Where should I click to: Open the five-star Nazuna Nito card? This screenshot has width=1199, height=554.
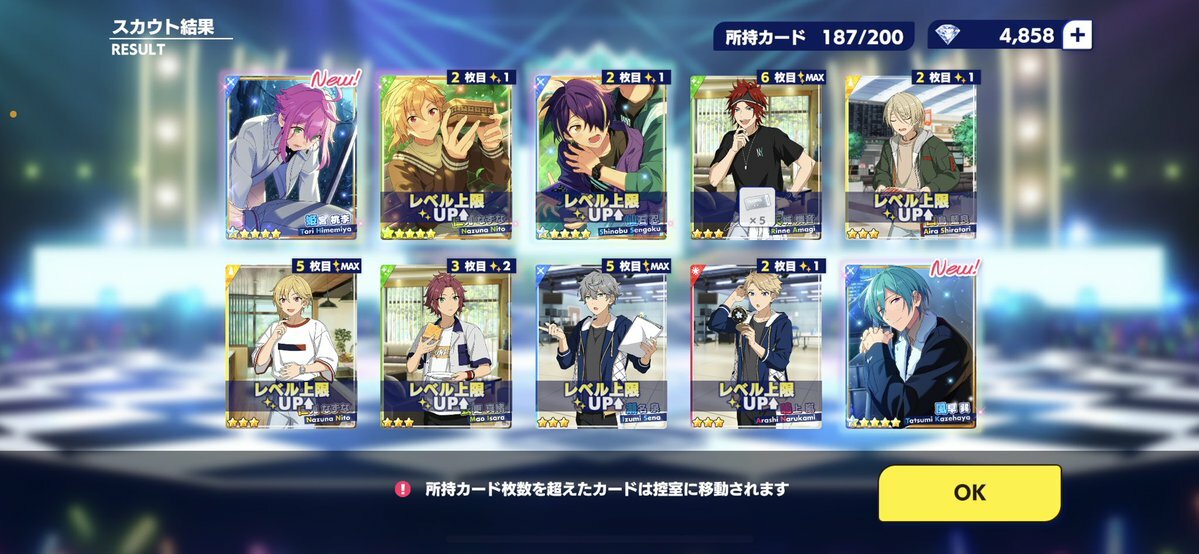click(446, 155)
